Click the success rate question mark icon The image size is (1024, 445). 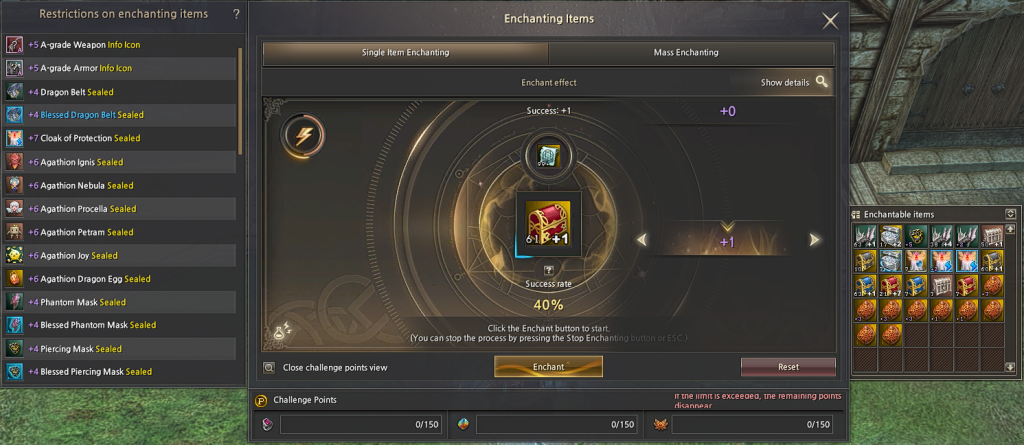point(548,271)
